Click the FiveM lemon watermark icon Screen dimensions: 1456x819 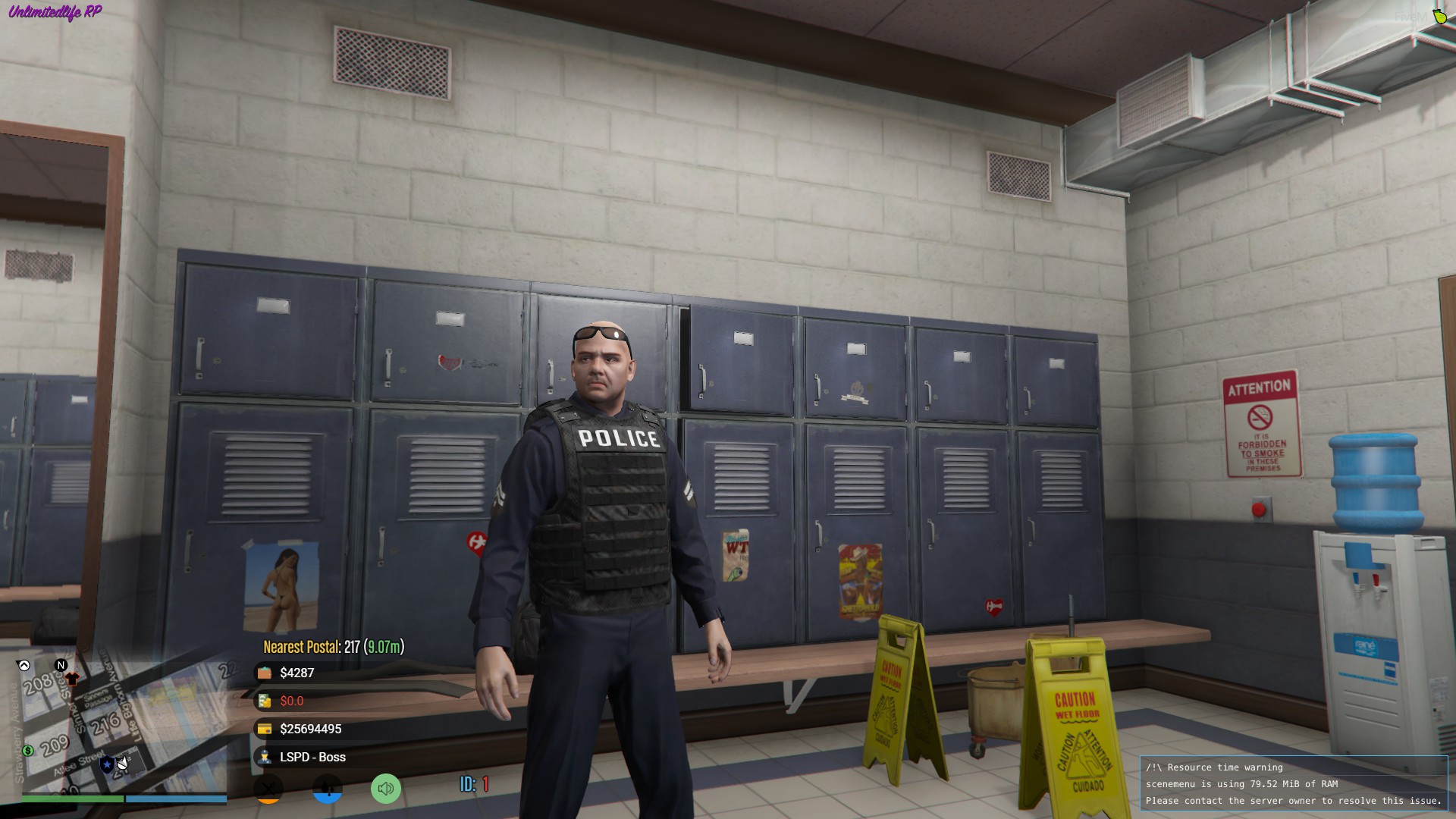pyautogui.click(x=1440, y=16)
